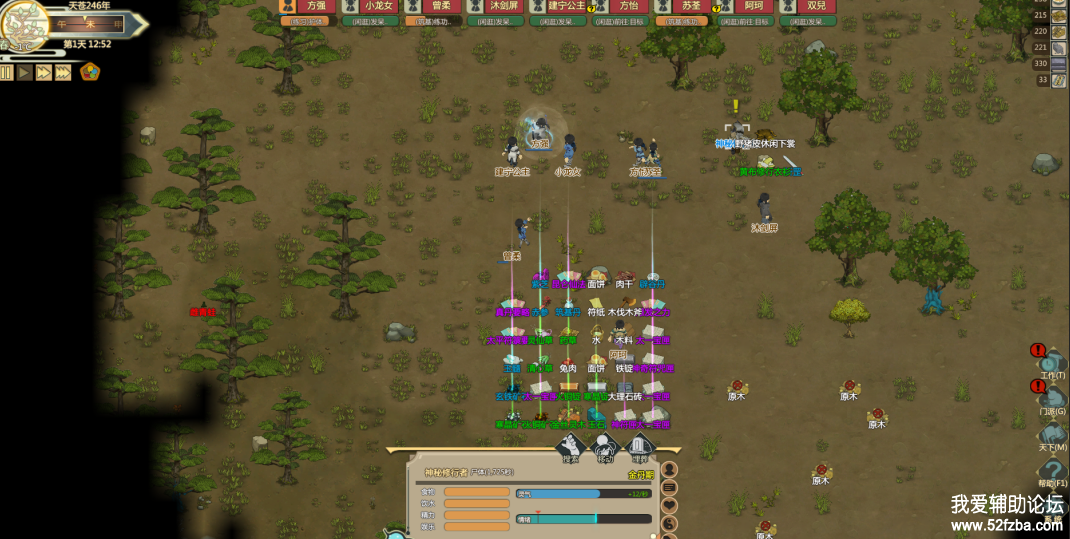This screenshot has width=1070, height=539.
Task: Select disciple 方强 in the roster
Action: [x=308, y=6]
